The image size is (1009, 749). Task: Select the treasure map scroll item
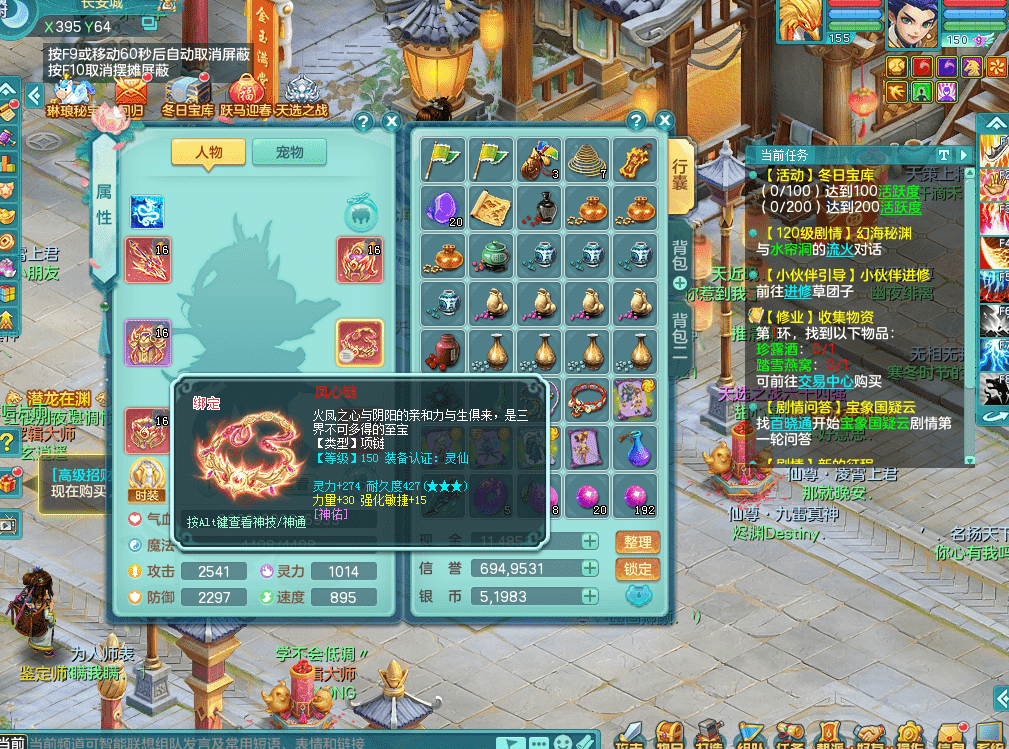click(x=491, y=208)
